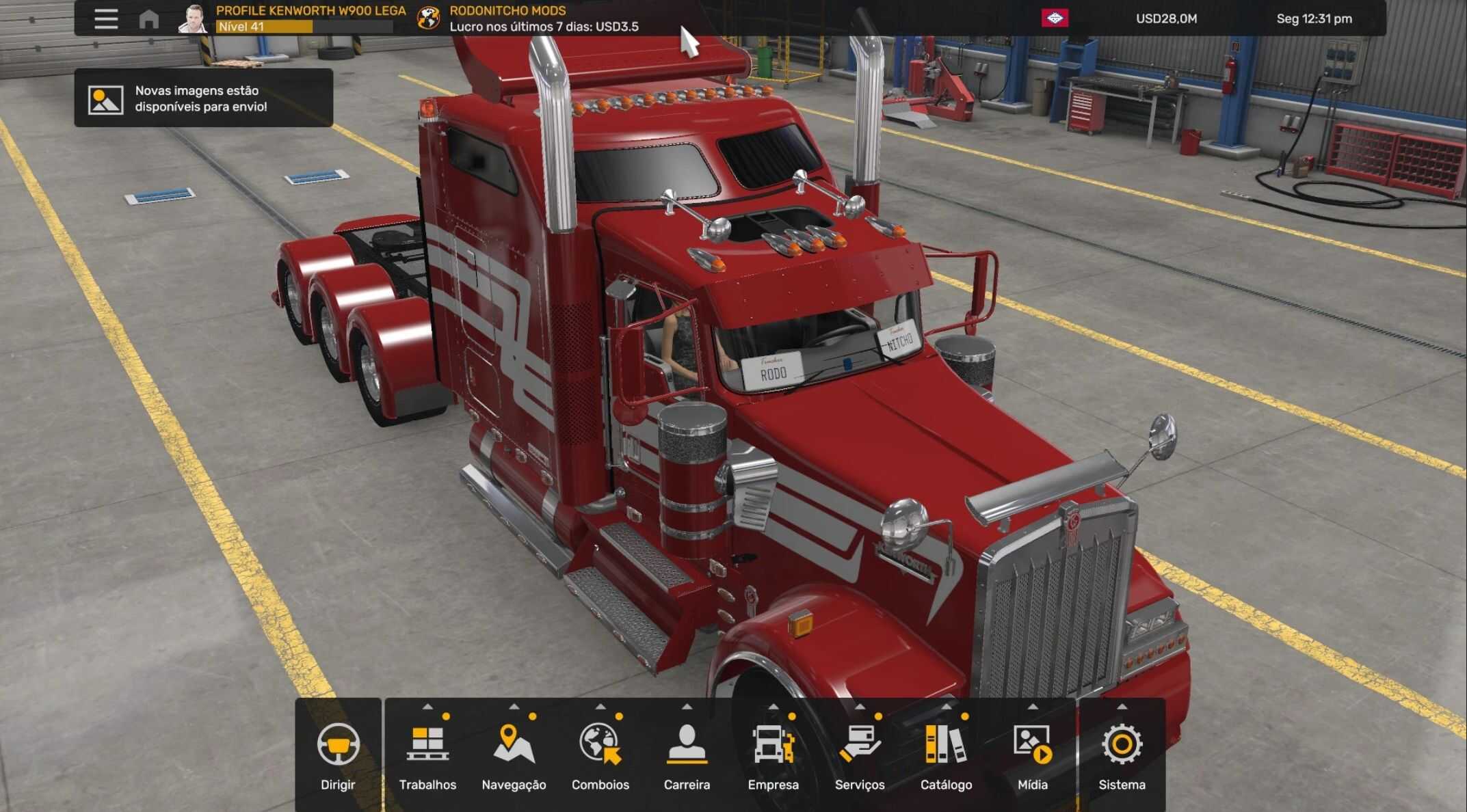Screen dimensions: 1467x812
Task: Show the Carreira career menu
Action: click(687, 754)
